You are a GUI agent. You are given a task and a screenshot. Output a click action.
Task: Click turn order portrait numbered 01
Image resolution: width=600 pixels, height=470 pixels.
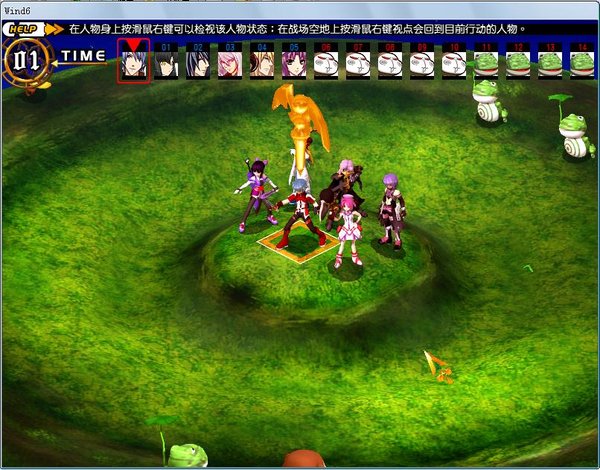[x=166, y=64]
